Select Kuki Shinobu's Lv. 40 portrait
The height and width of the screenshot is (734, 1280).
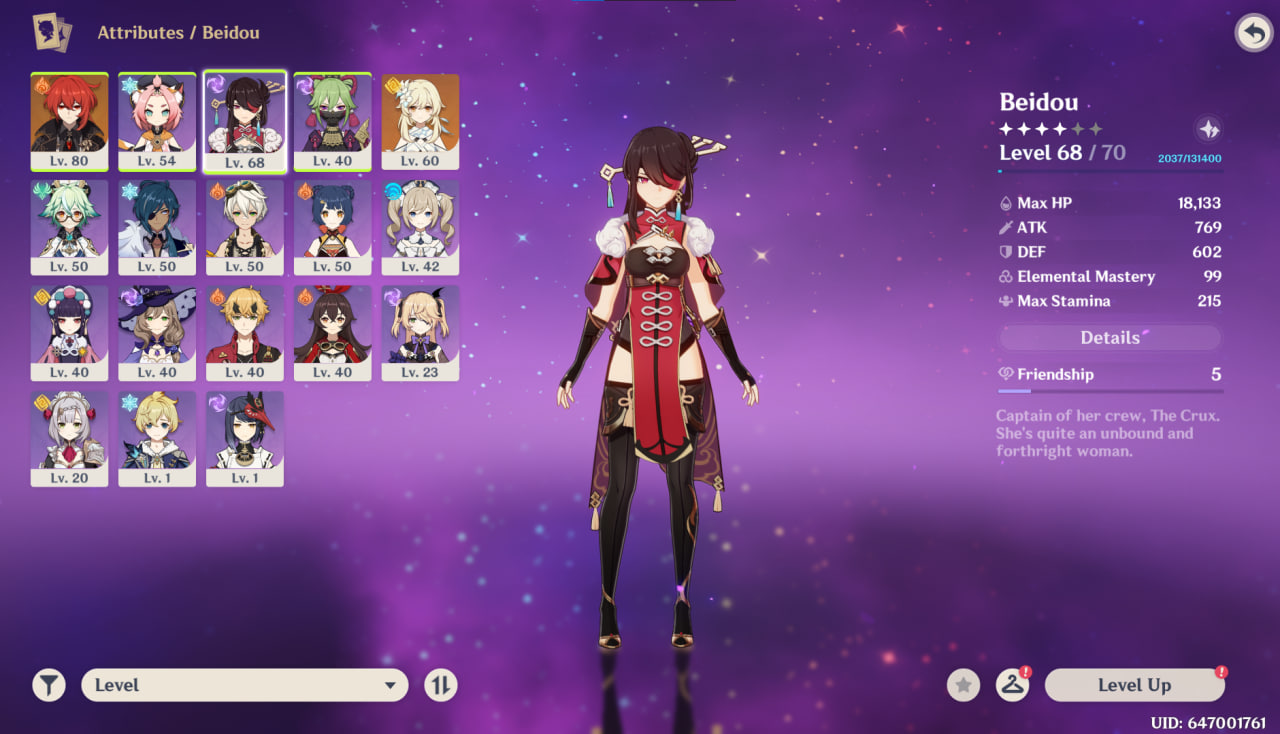point(333,121)
